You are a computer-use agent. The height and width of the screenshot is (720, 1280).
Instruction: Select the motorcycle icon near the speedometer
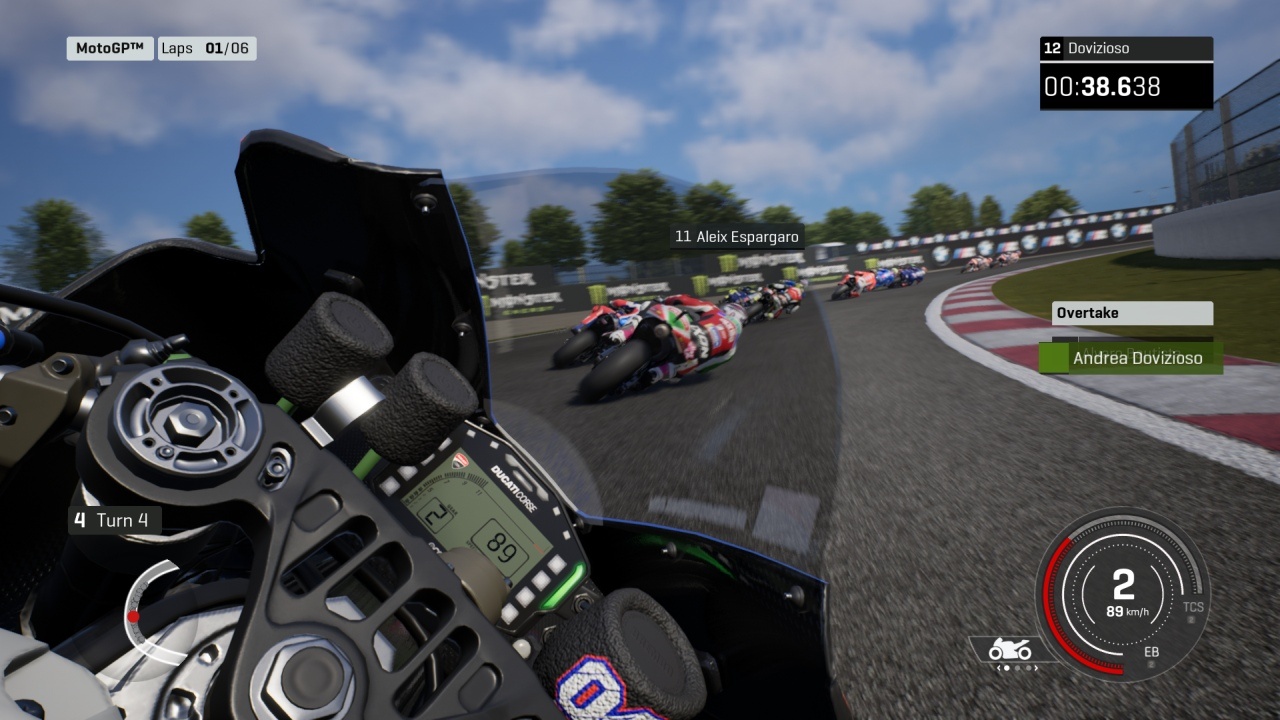[x=1010, y=651]
